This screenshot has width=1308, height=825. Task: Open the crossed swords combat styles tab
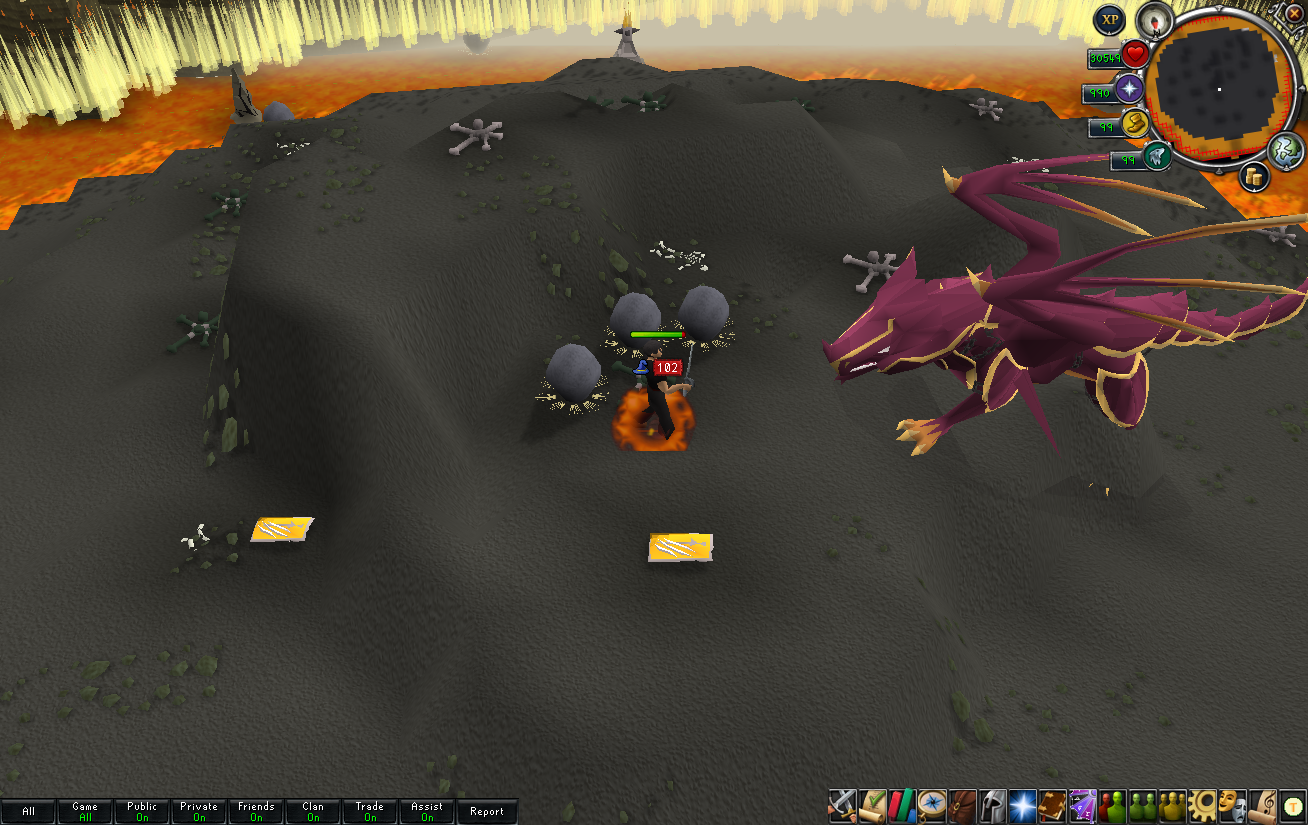click(x=842, y=805)
